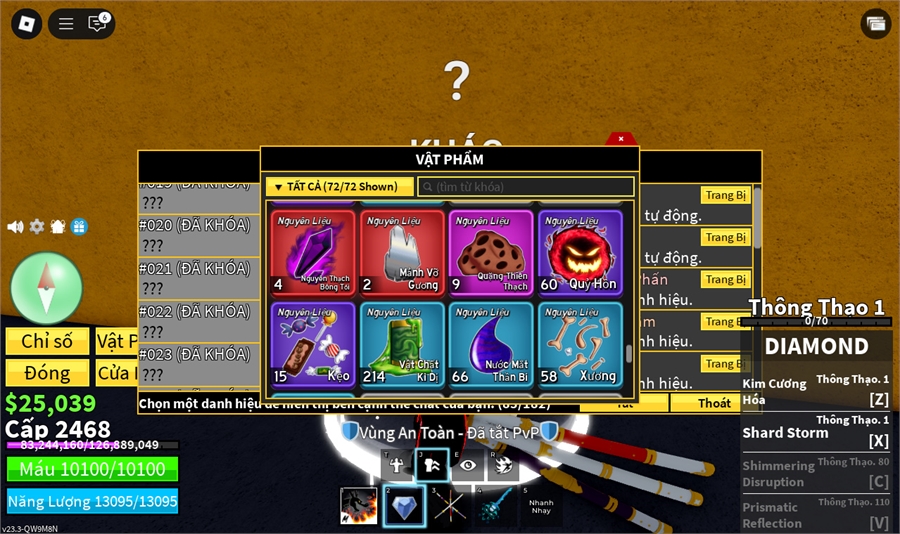Image resolution: width=900 pixels, height=534 pixels.
Task: Pick the Xương bones item
Action: tap(580, 345)
